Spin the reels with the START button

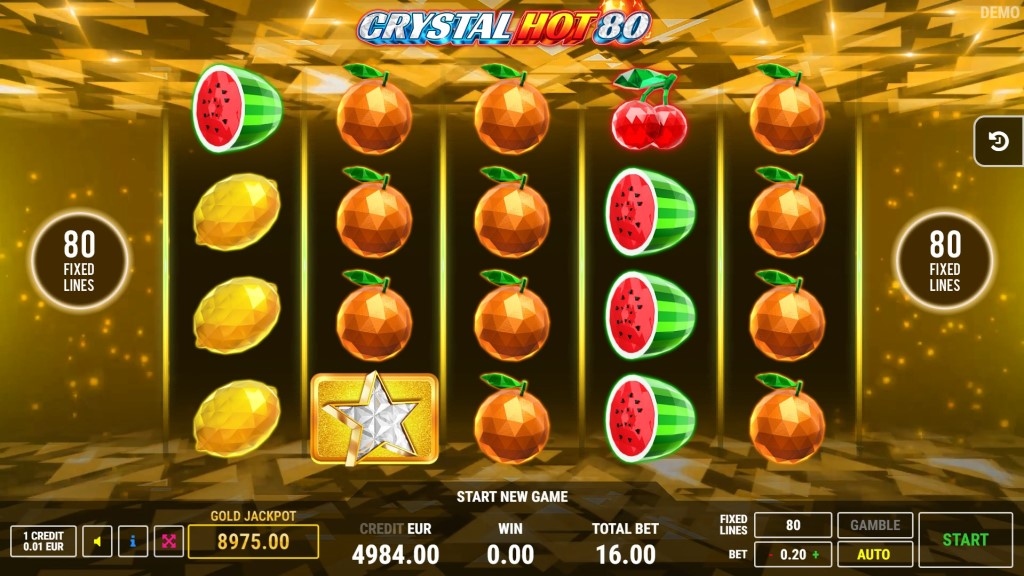pyautogui.click(x=965, y=539)
